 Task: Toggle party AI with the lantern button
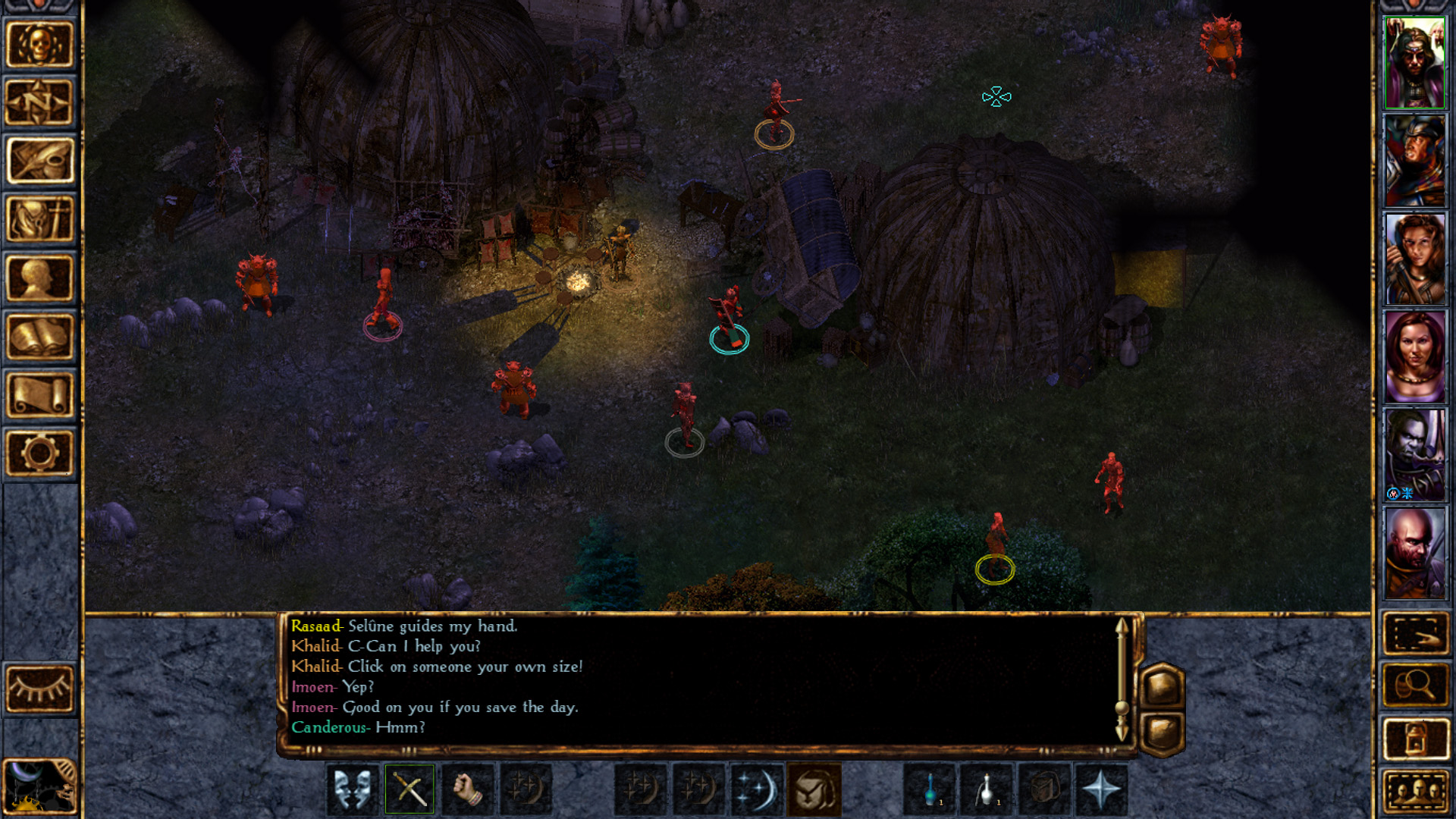tap(1415, 738)
